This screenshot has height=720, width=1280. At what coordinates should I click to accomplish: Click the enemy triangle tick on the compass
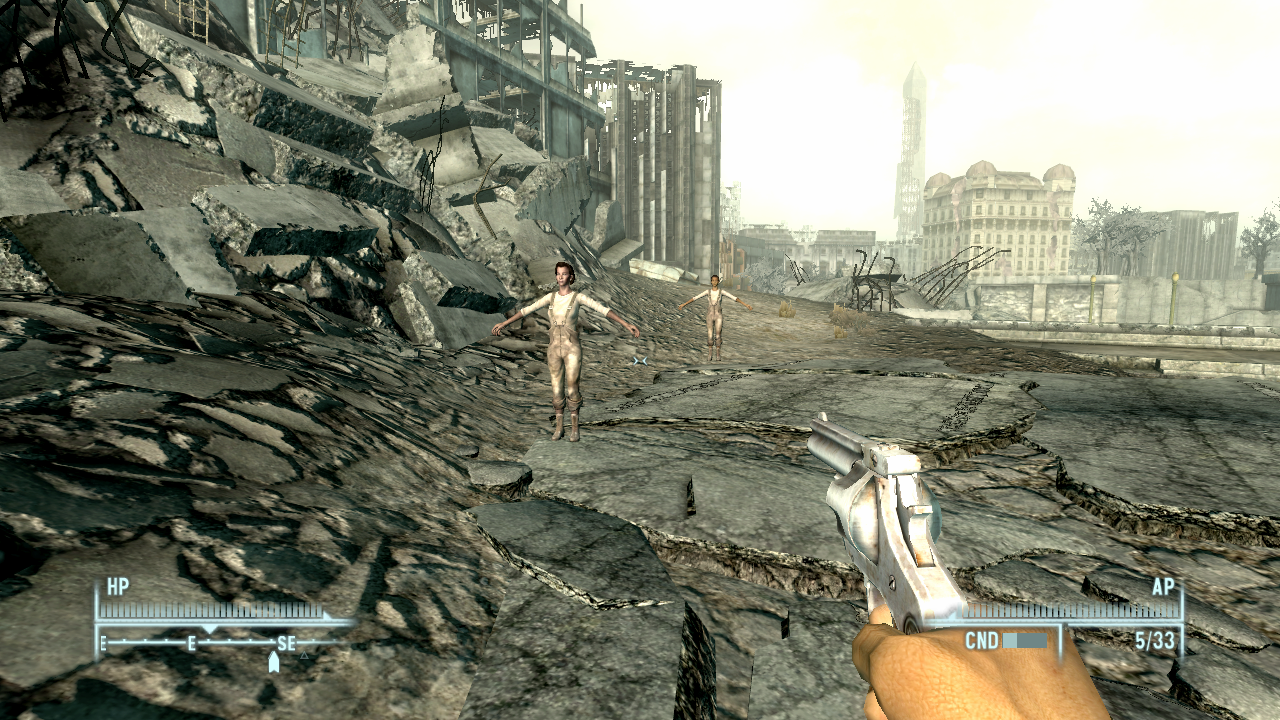pyautogui.click(x=305, y=656)
